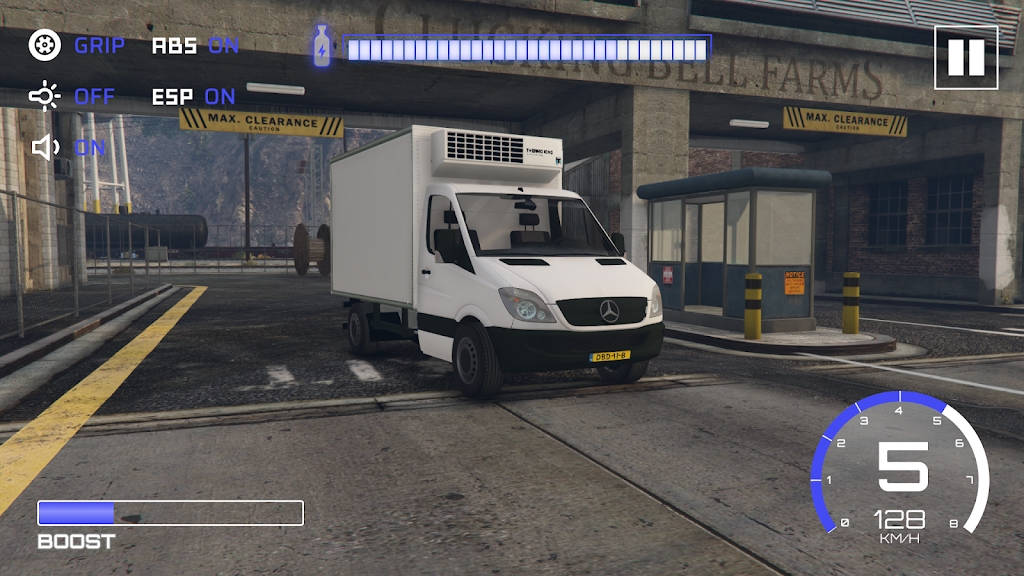Turn on the headlights toggle
1024x576 pixels.
point(73,97)
